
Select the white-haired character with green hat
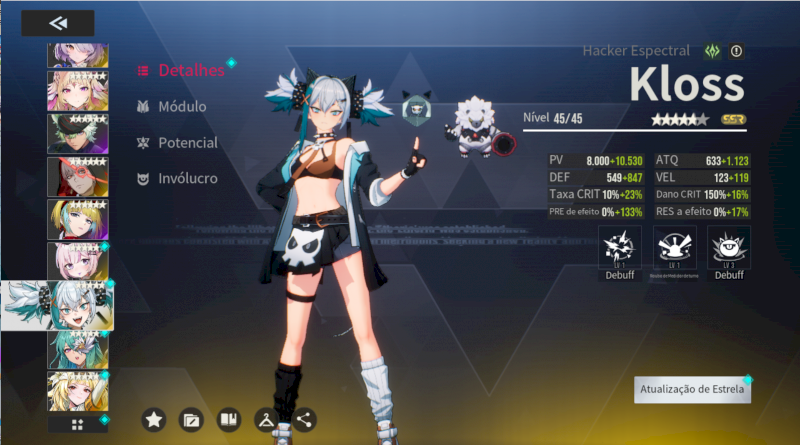coord(78,133)
